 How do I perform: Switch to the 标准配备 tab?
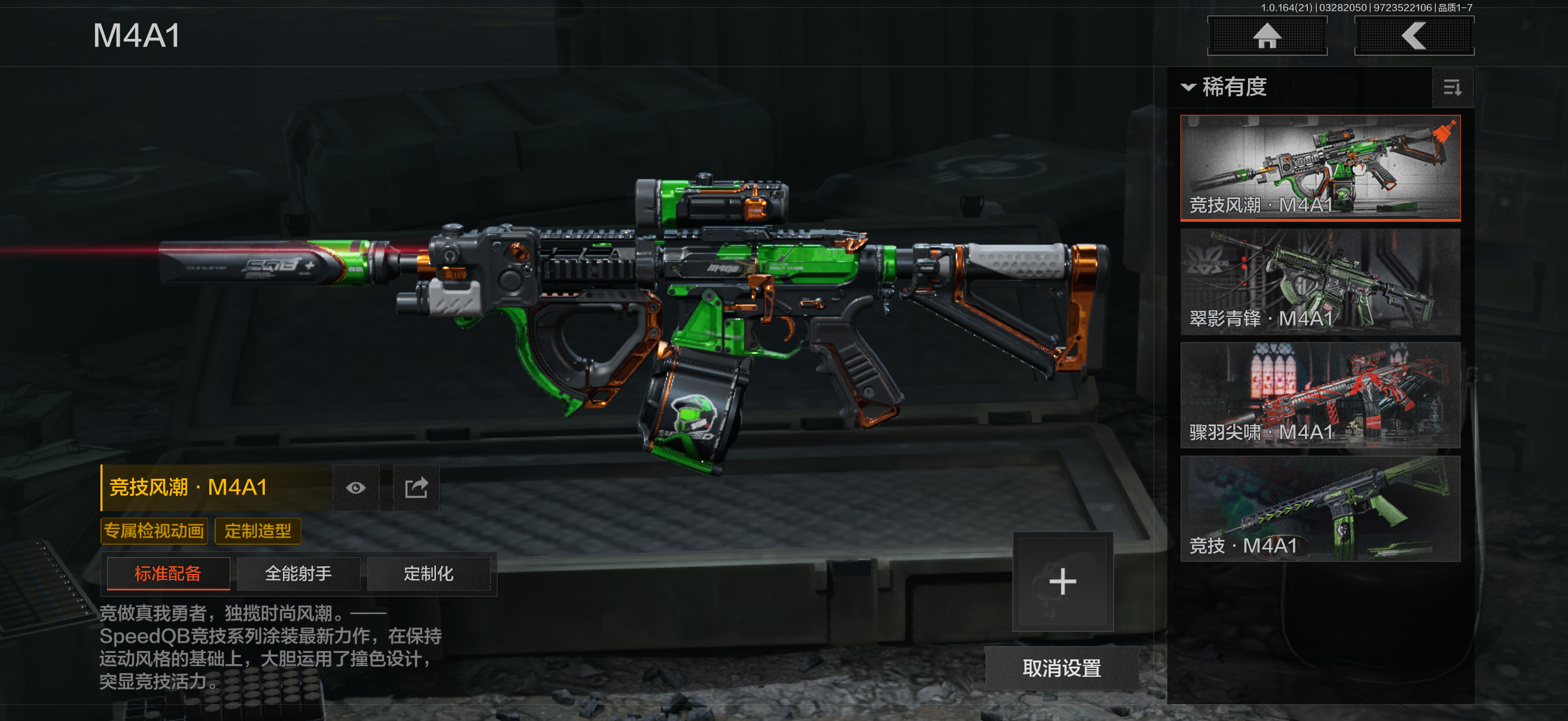[168, 574]
